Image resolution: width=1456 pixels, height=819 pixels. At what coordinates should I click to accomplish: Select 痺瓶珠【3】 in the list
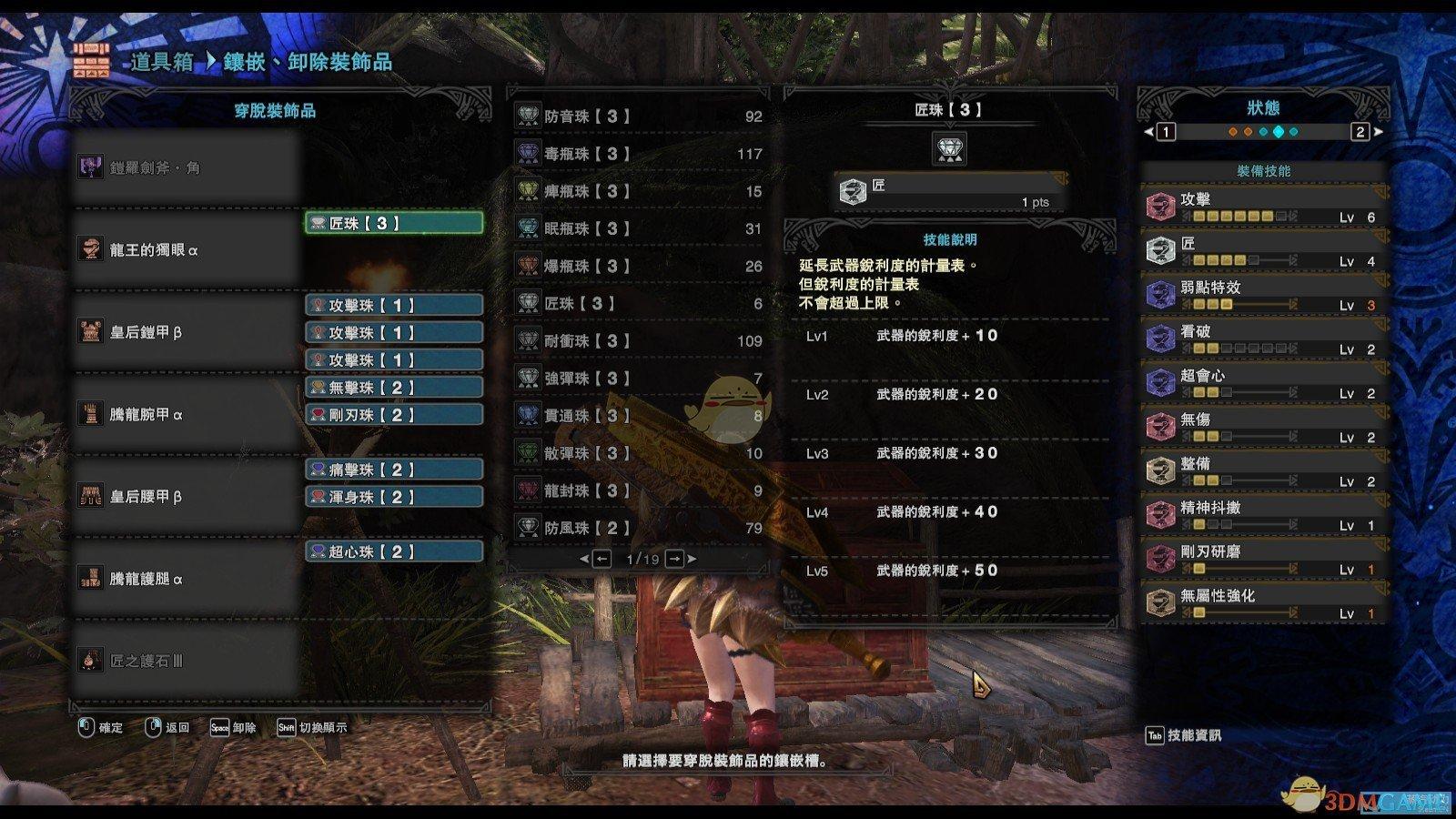point(638,191)
